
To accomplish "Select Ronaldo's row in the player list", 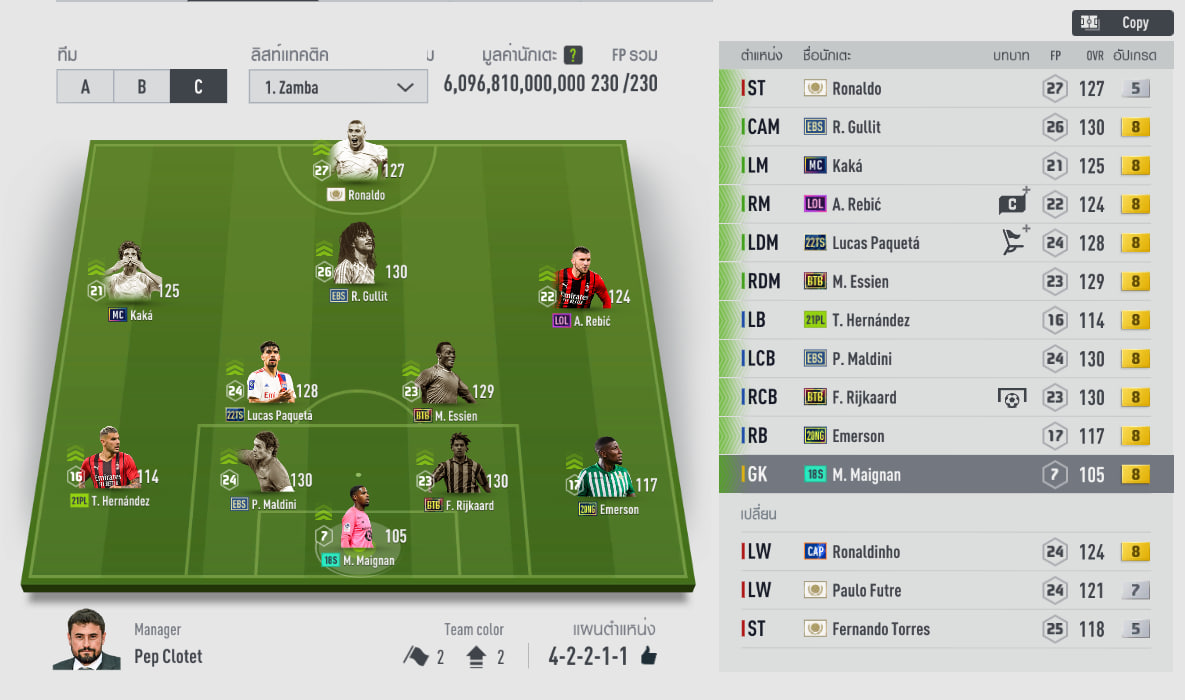I will tap(945, 88).
